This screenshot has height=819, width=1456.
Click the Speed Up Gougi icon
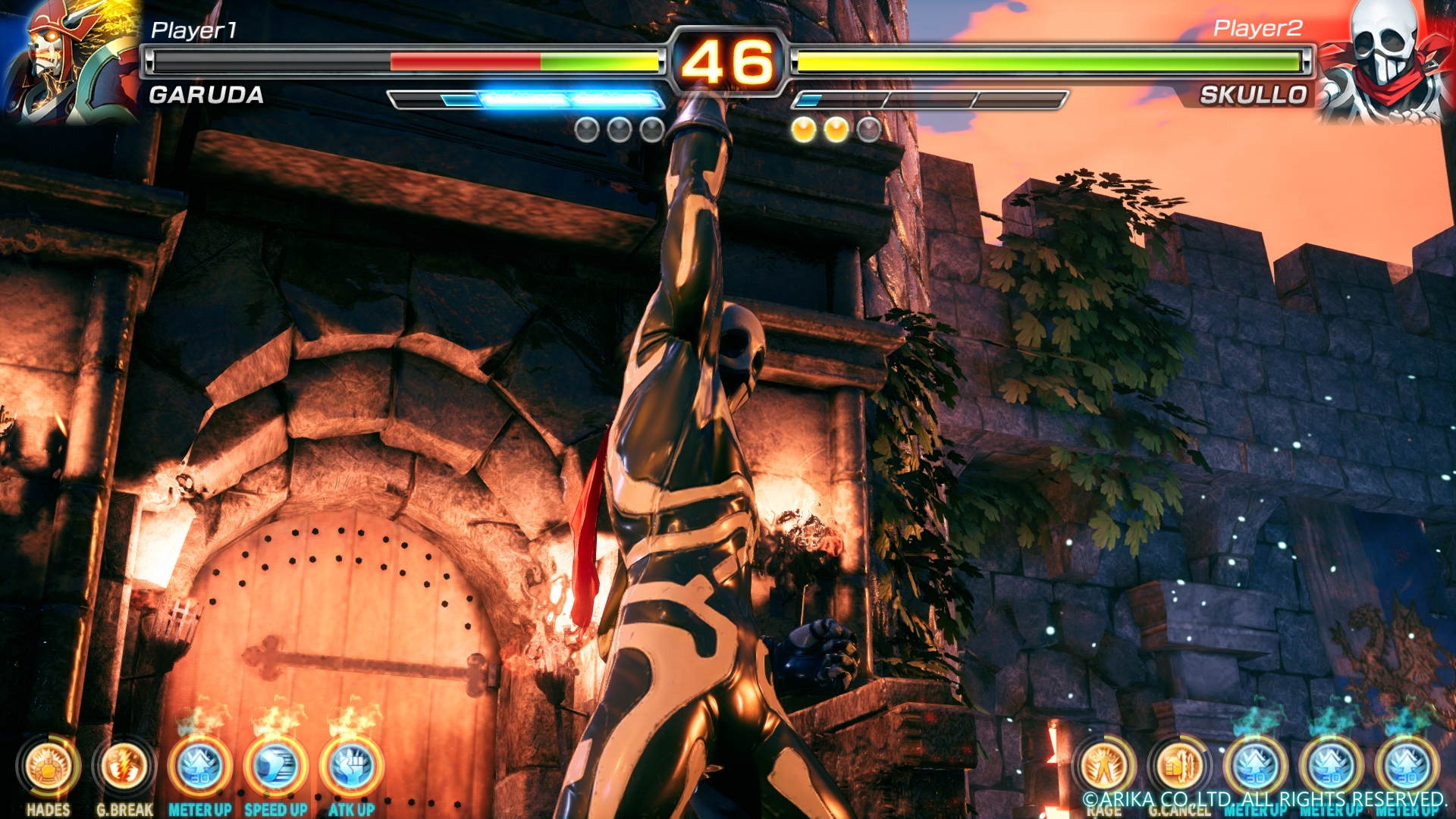click(276, 767)
